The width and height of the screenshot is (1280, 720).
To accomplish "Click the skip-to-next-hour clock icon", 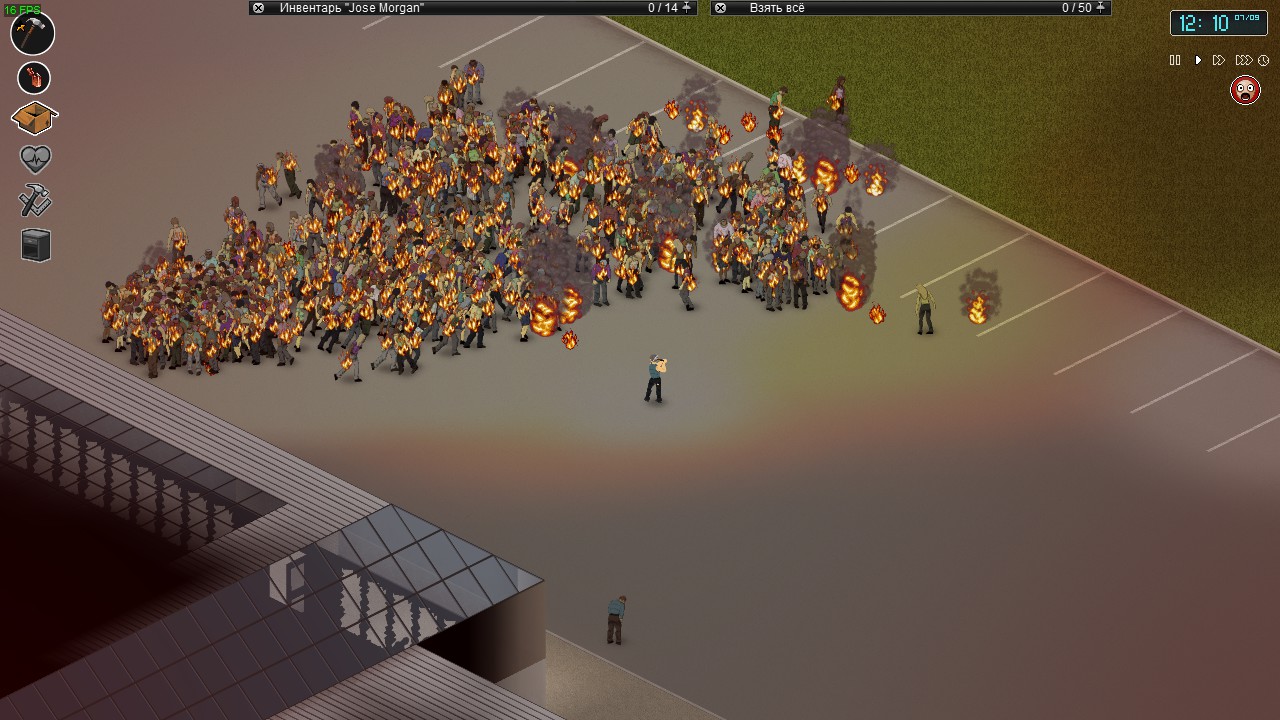I will pyautogui.click(x=1263, y=60).
